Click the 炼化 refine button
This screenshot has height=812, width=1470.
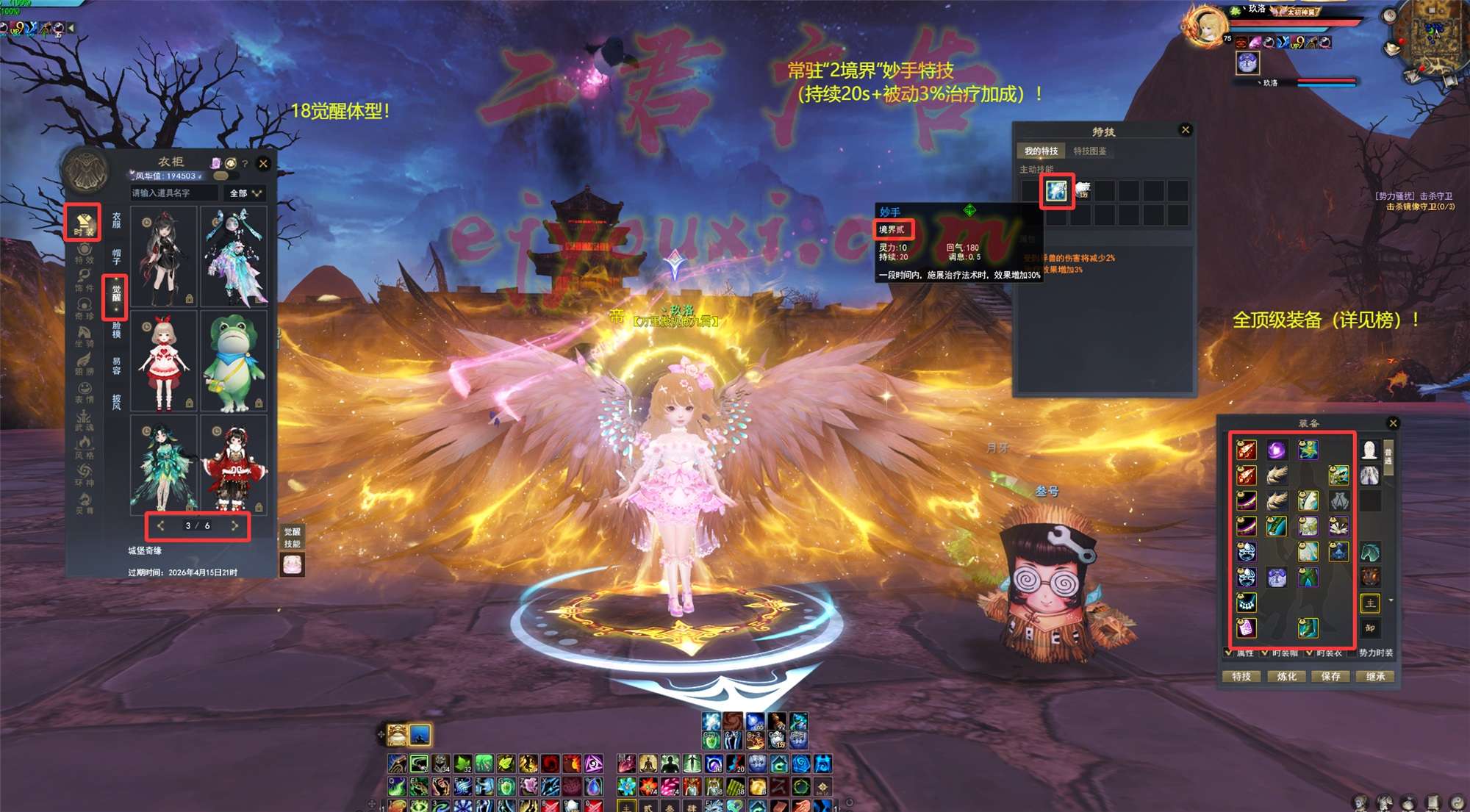[x=1286, y=676]
